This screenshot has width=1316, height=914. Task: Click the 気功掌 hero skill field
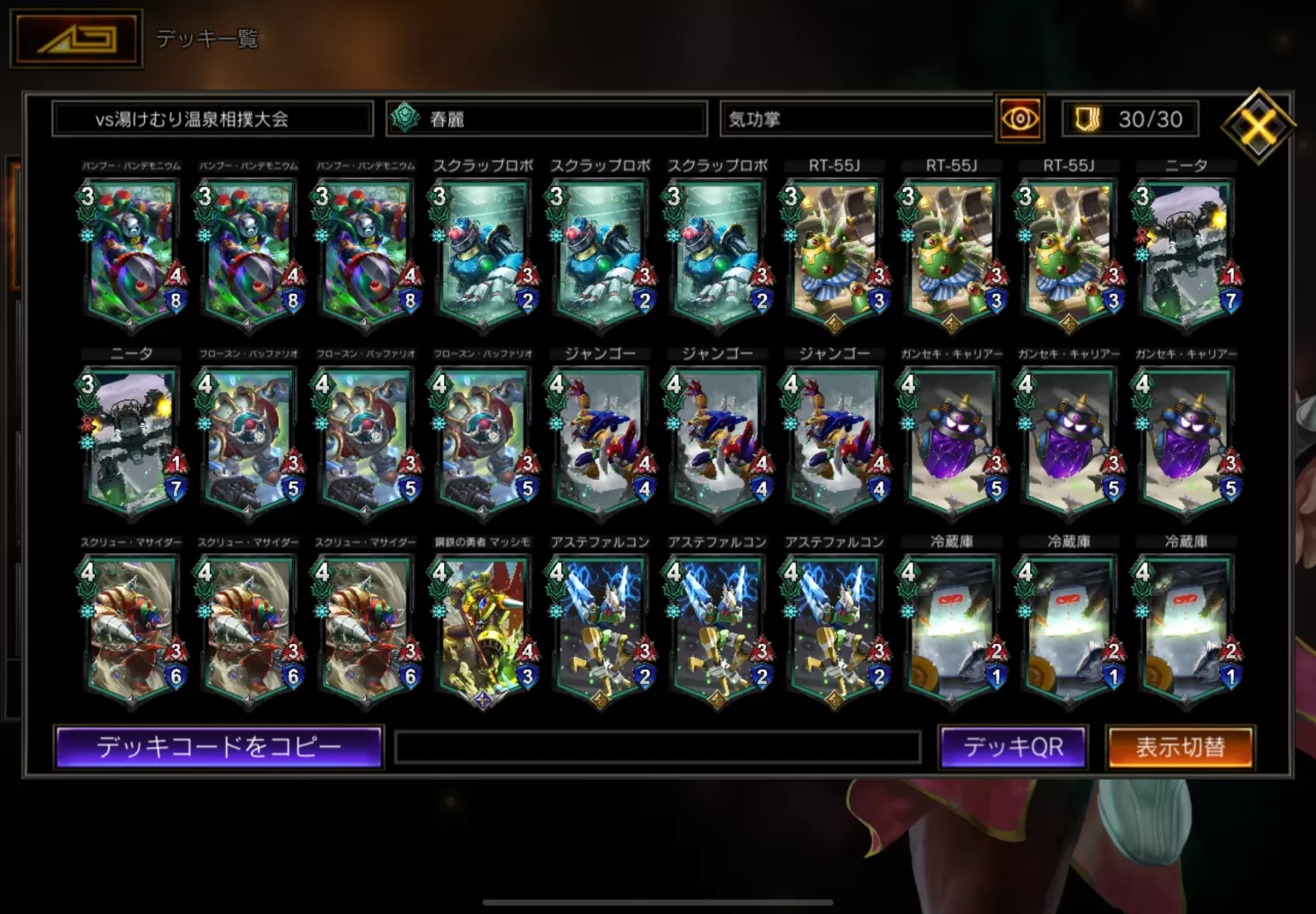855,119
